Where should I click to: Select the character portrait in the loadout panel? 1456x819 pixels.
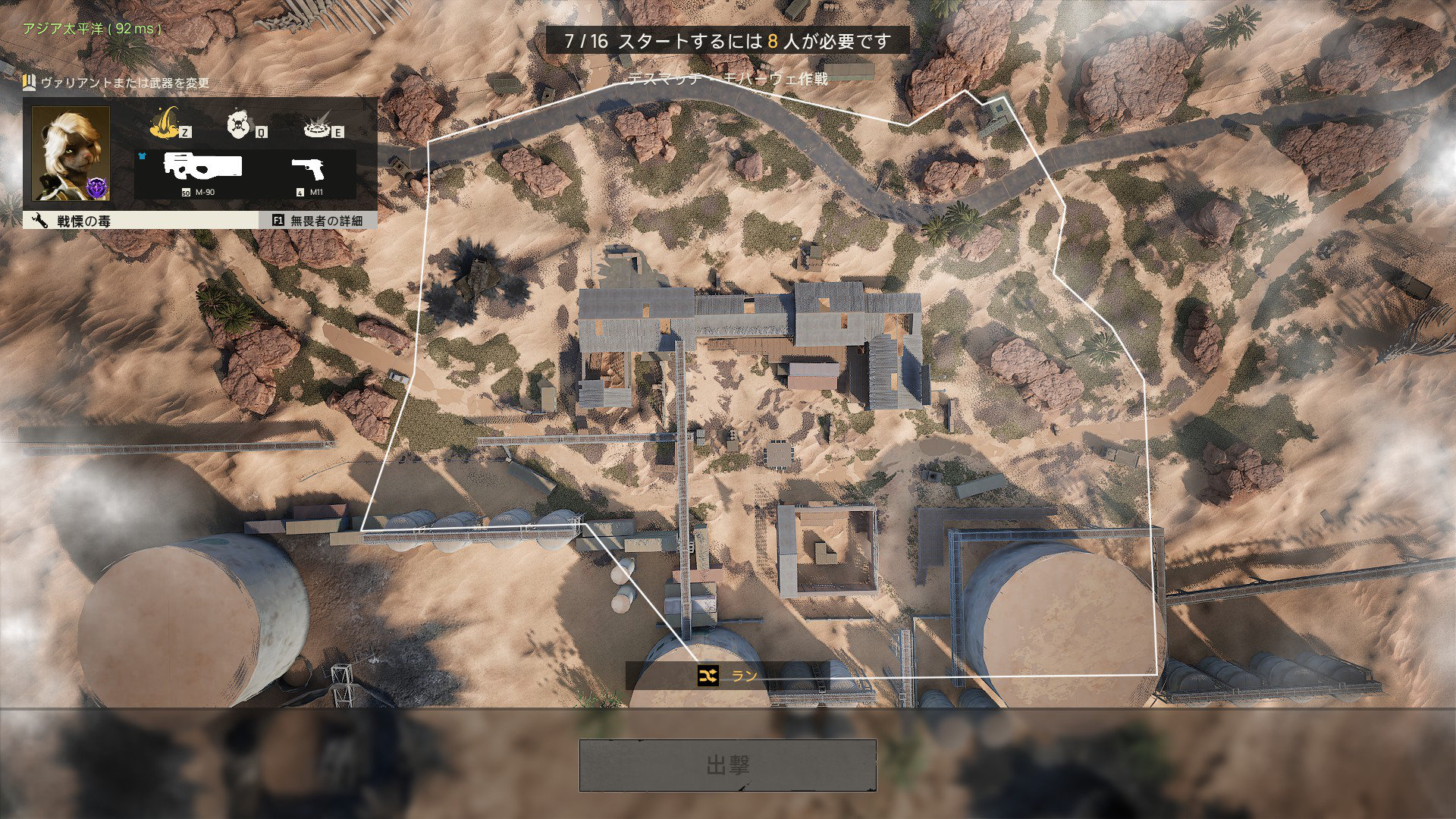tap(71, 155)
